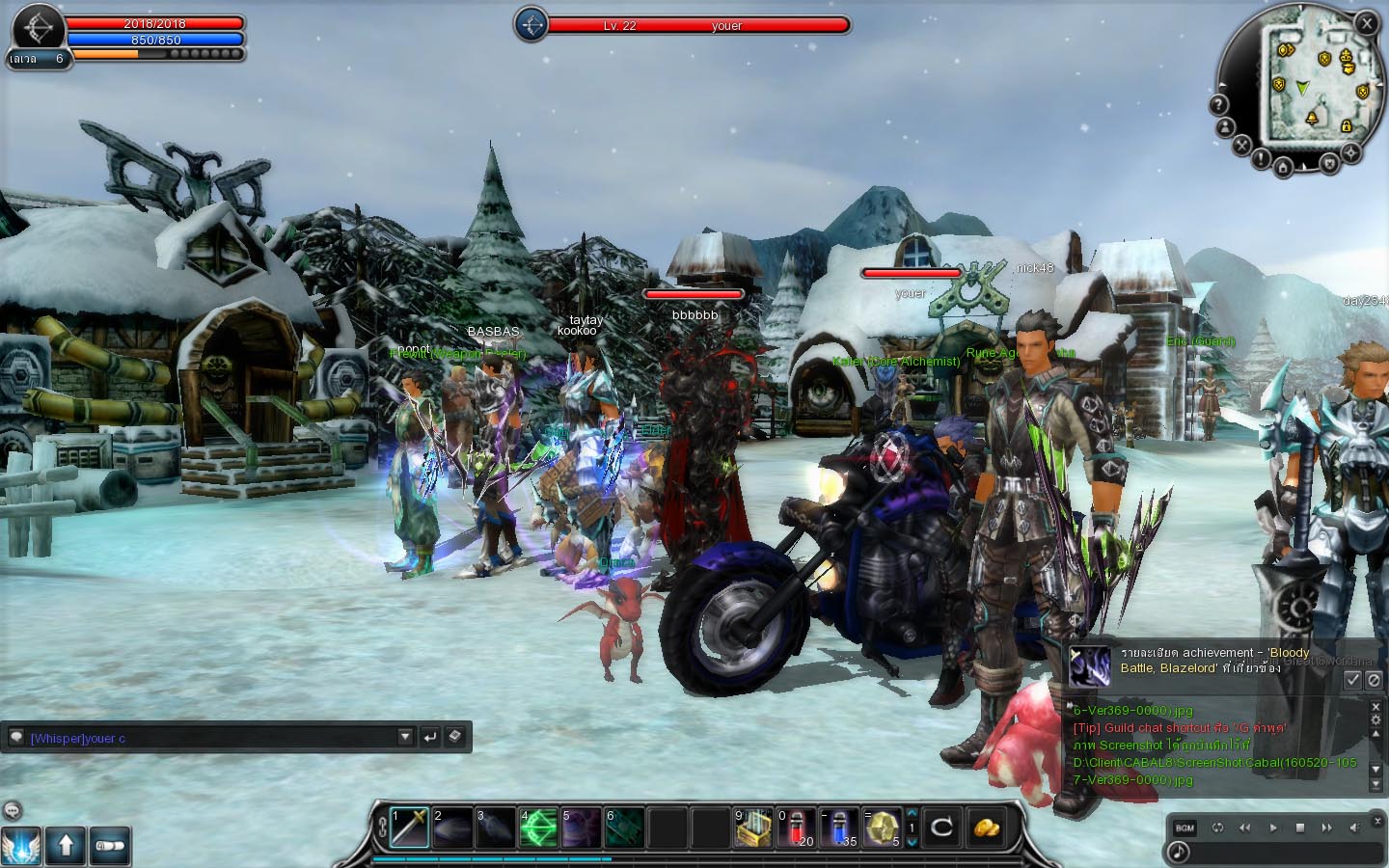Click the house icon button below the minimap

tap(1283, 169)
